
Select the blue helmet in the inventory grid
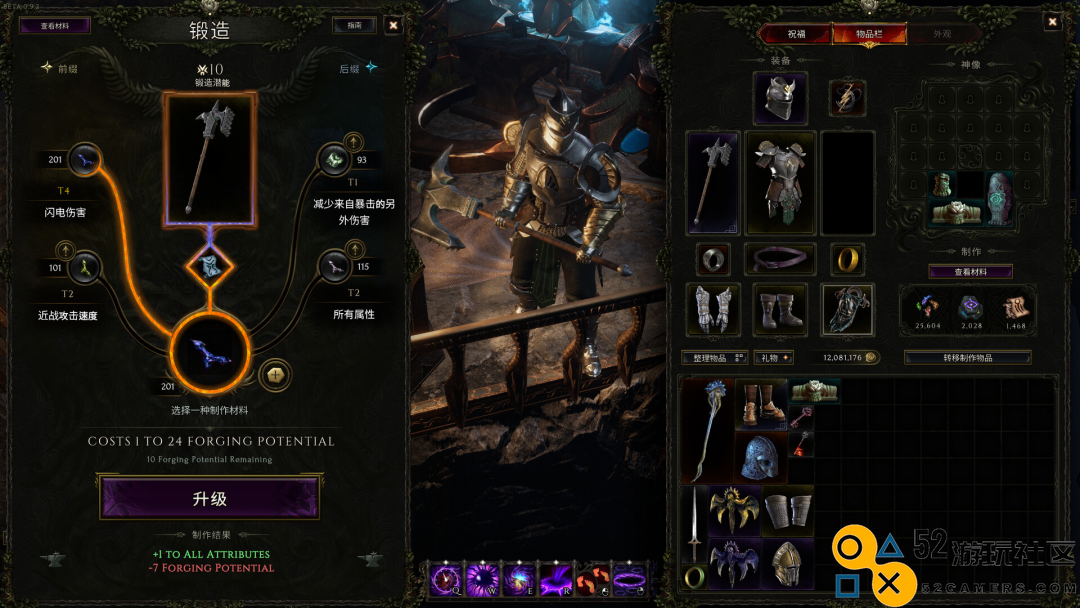(x=762, y=456)
